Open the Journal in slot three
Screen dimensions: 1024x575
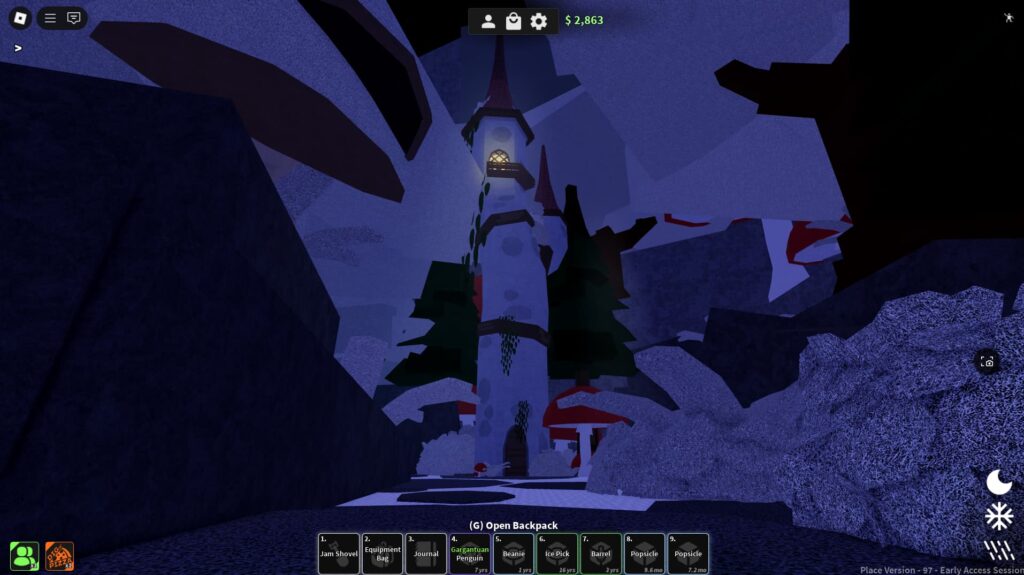tap(426, 554)
